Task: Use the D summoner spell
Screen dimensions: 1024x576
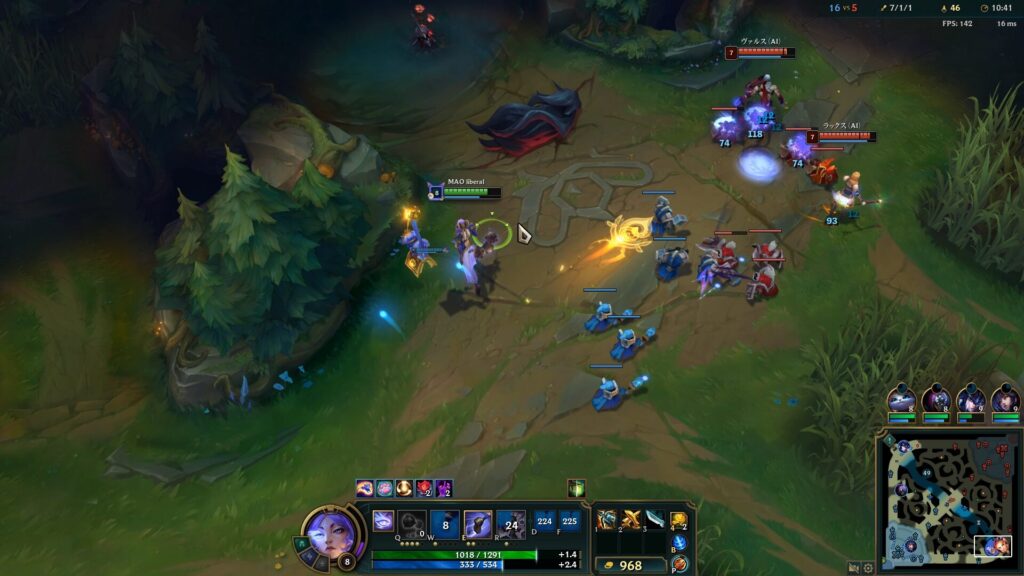Action: click(x=544, y=520)
